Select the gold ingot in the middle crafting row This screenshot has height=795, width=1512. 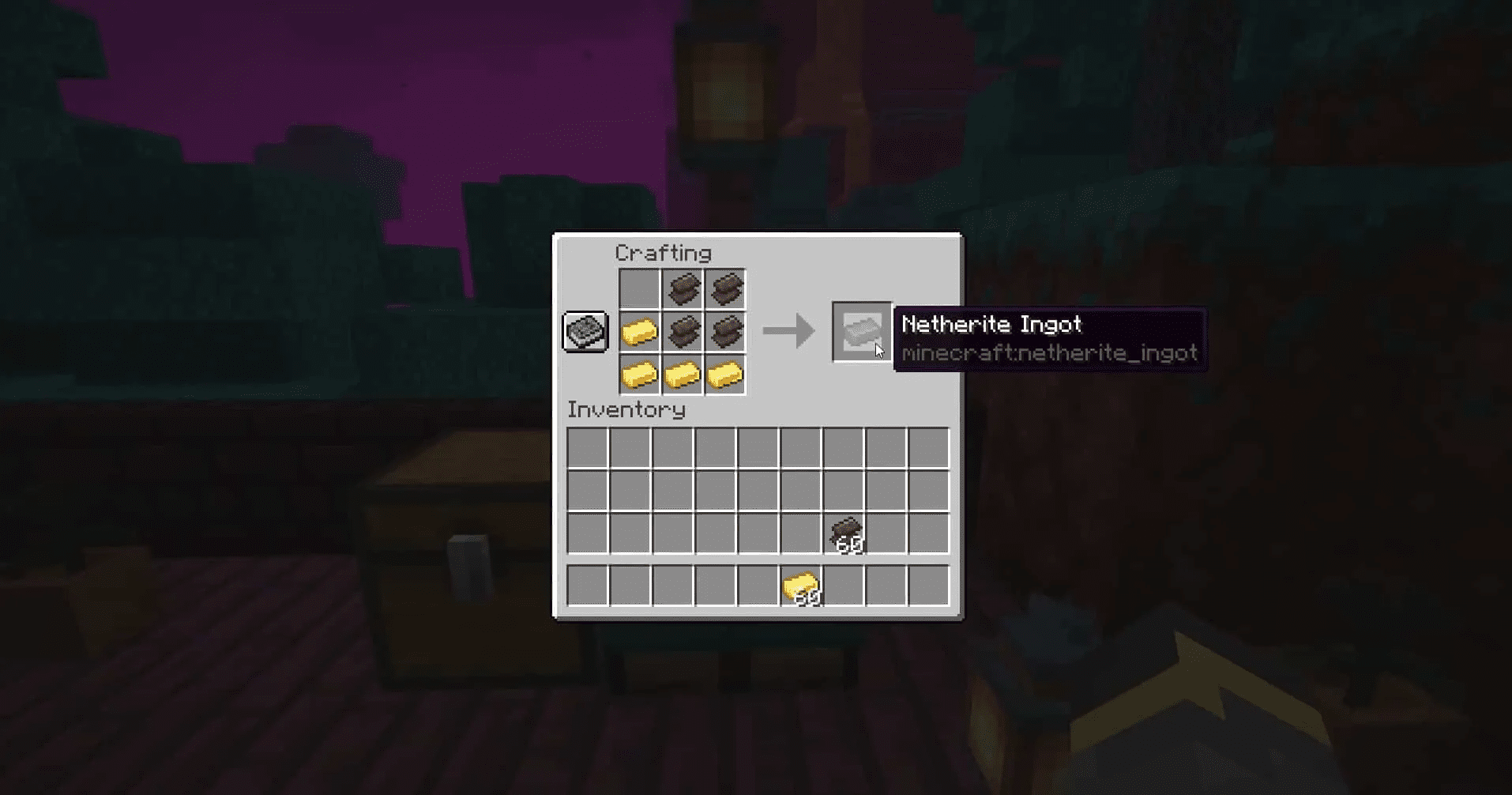641,333
